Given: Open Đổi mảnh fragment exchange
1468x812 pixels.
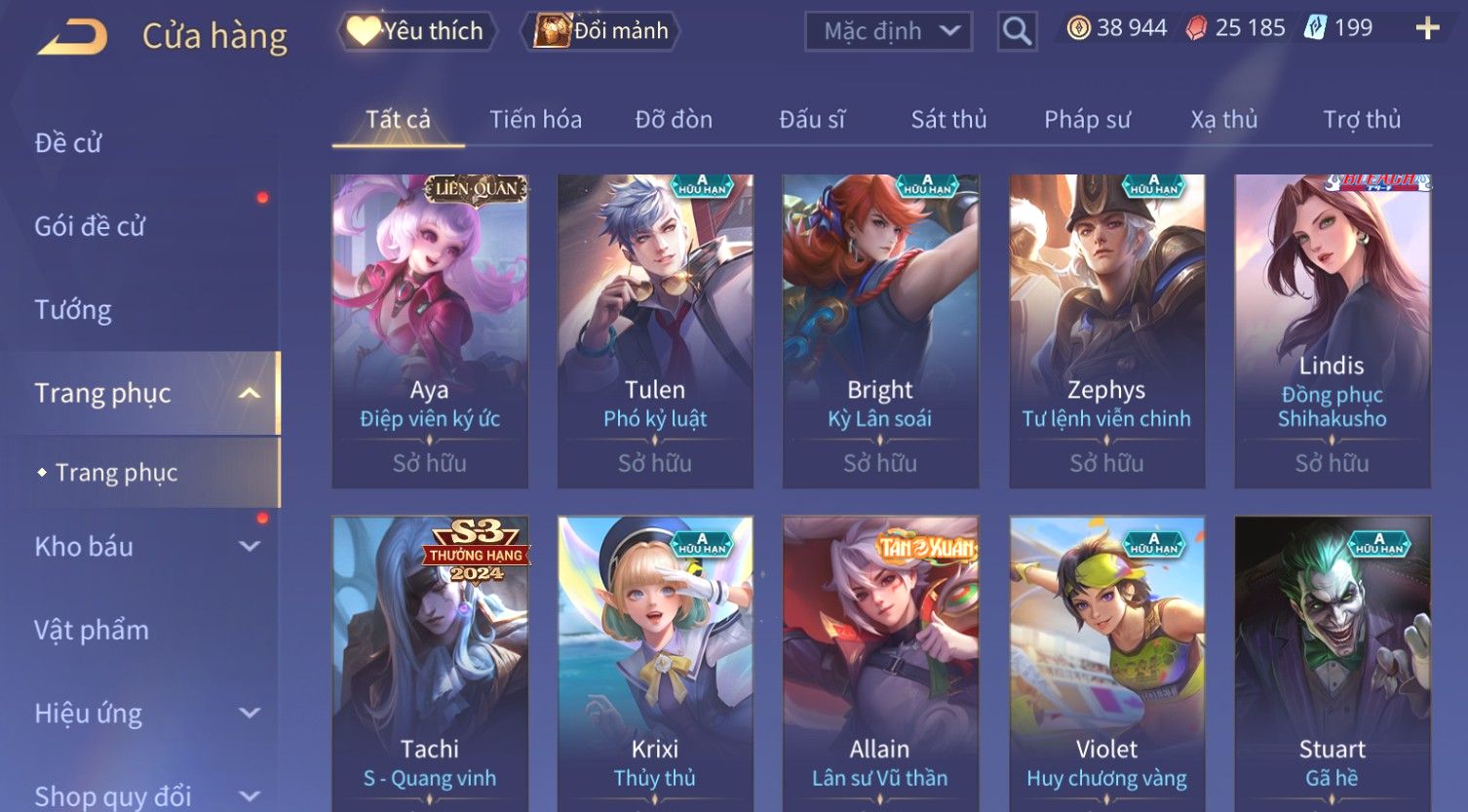Looking at the screenshot, I should tap(601, 31).
